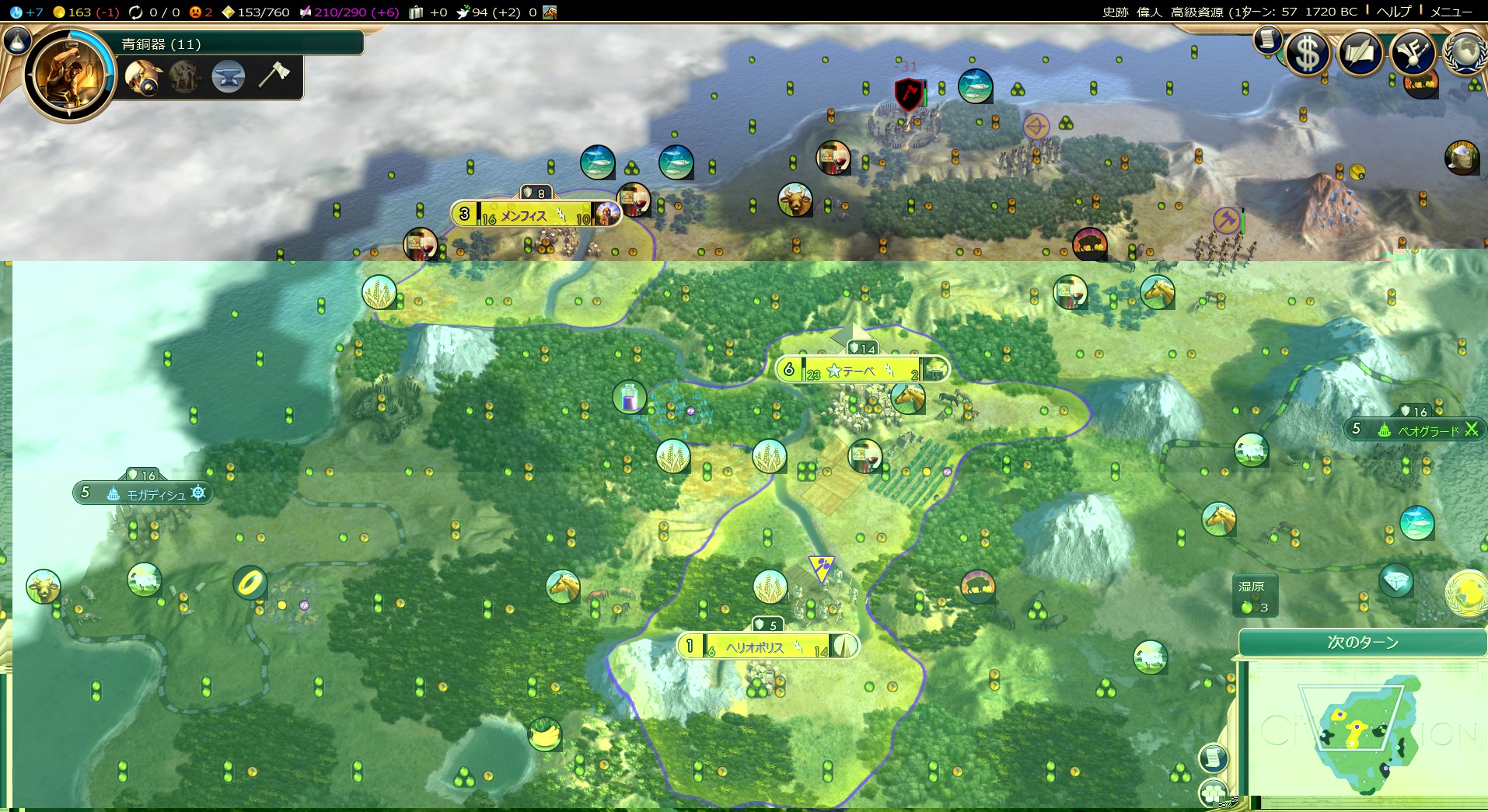The image size is (1488, 812).
Task: Open the scroll button left of the minimap
Action: (x=1213, y=758)
